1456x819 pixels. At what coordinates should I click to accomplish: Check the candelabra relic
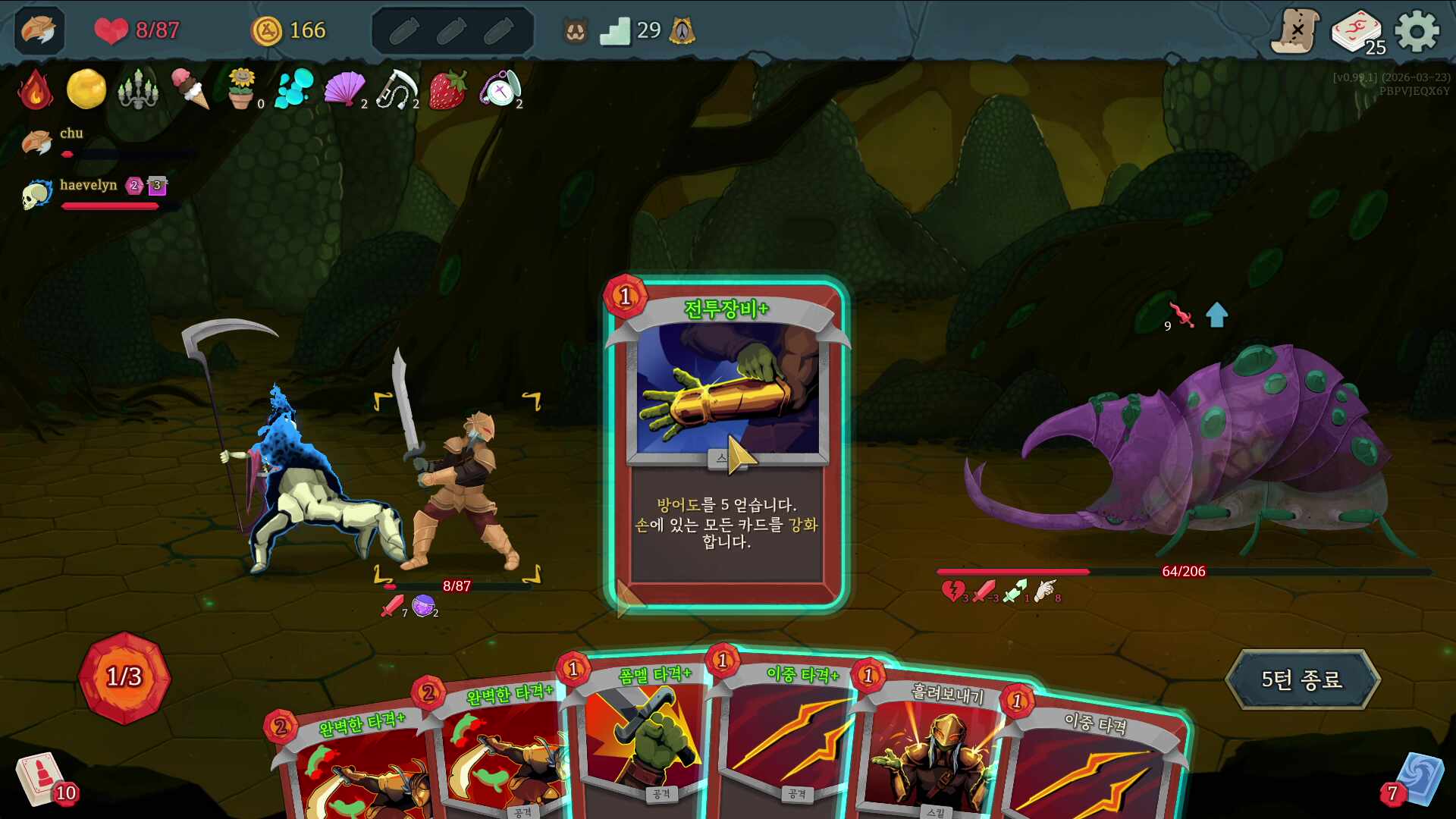[138, 89]
